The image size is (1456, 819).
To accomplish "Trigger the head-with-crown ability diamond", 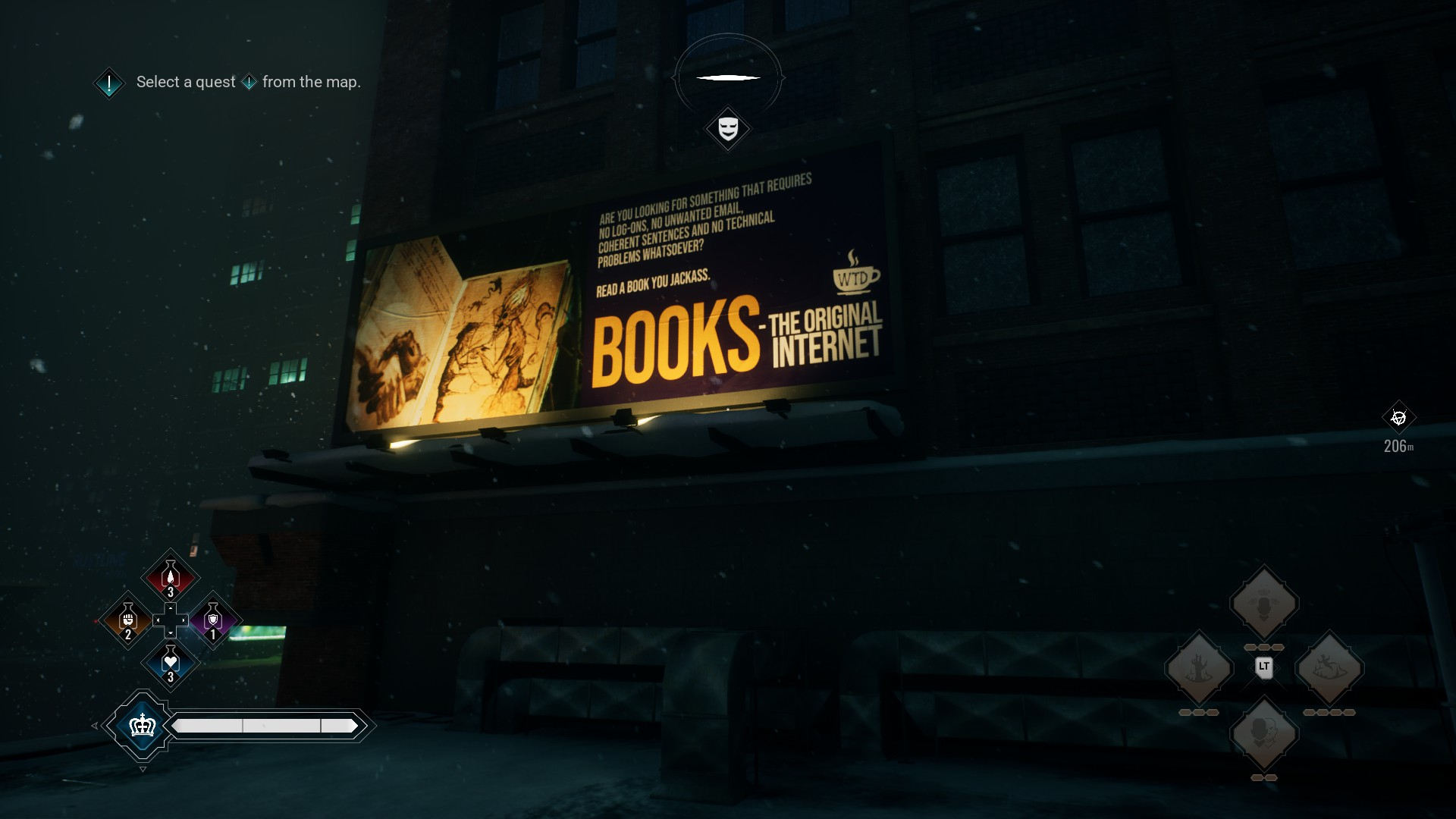I will [1264, 604].
